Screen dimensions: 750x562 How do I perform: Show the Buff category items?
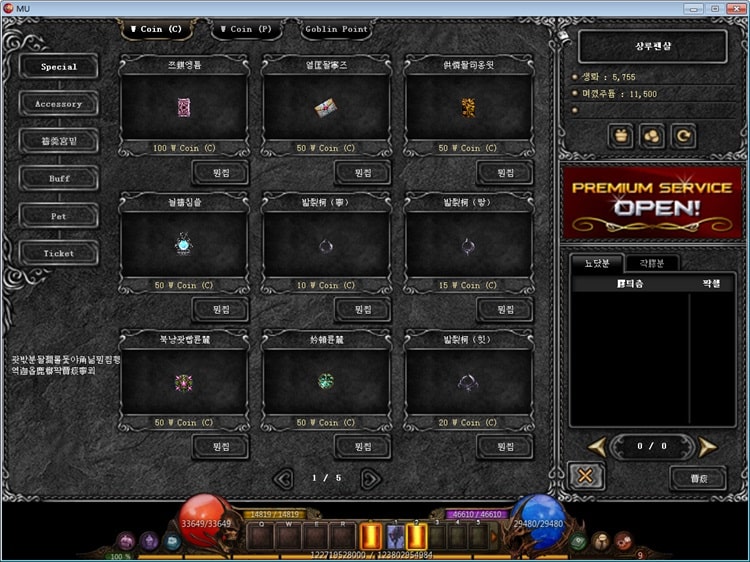(x=59, y=178)
